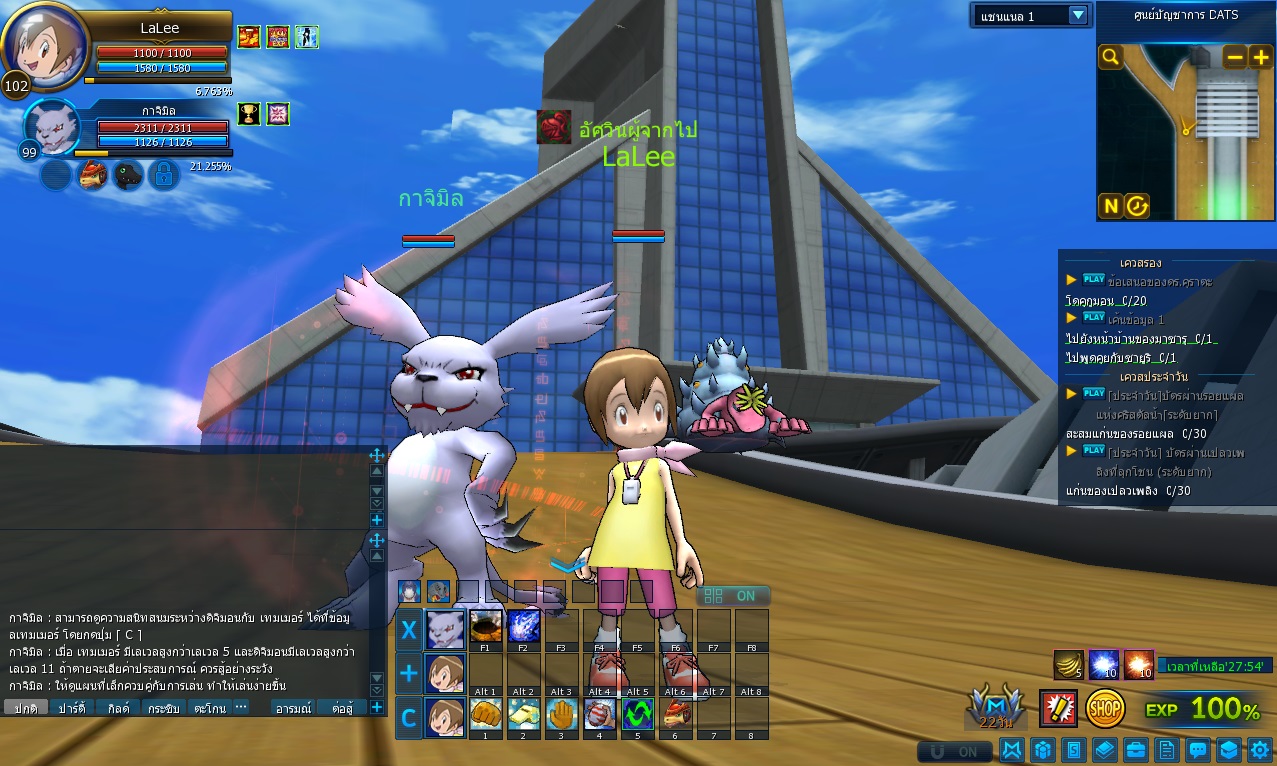
Task: Switch to the ปาร์ตี้ party chat tab
Action: (x=72, y=707)
